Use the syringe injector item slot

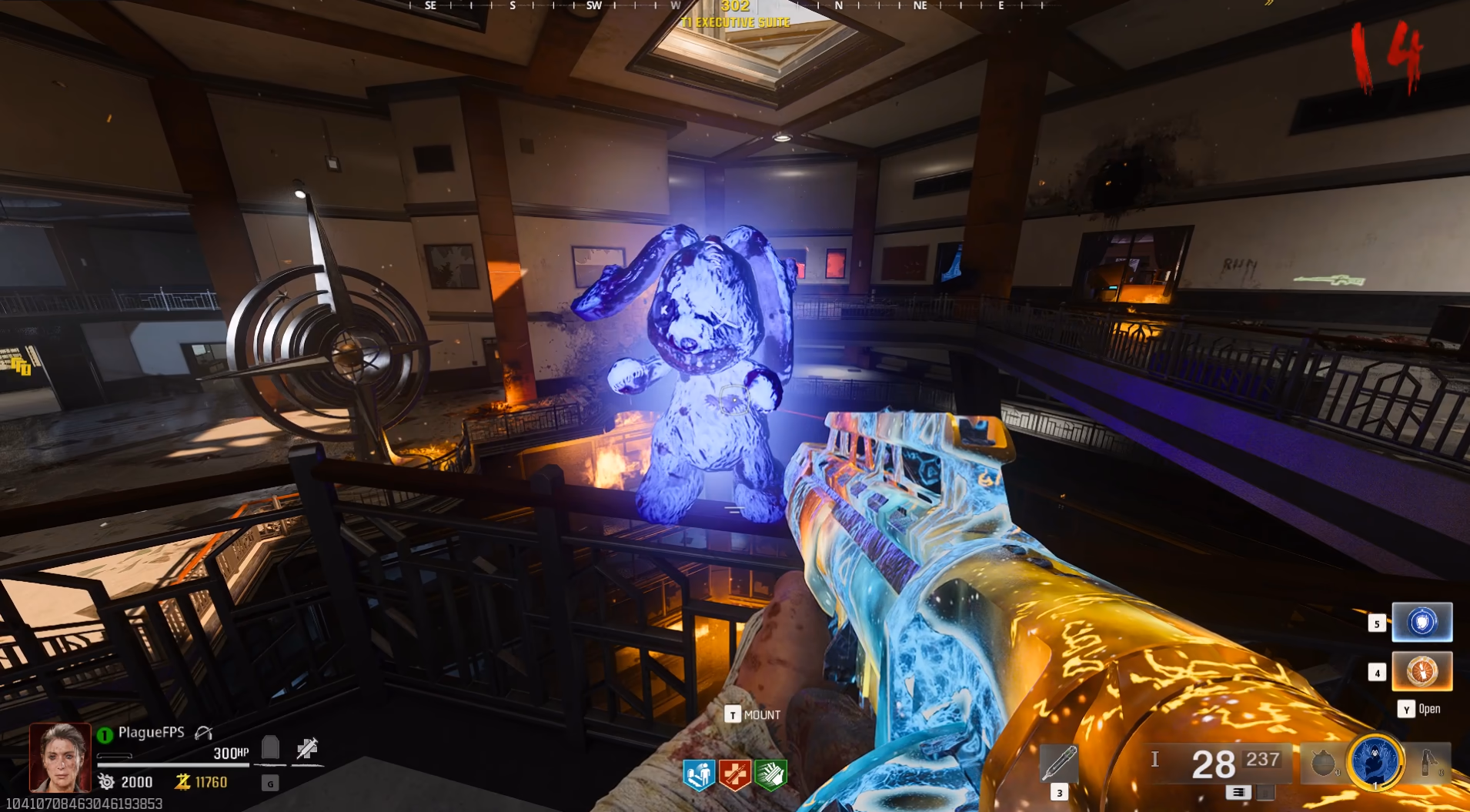coord(1059,764)
